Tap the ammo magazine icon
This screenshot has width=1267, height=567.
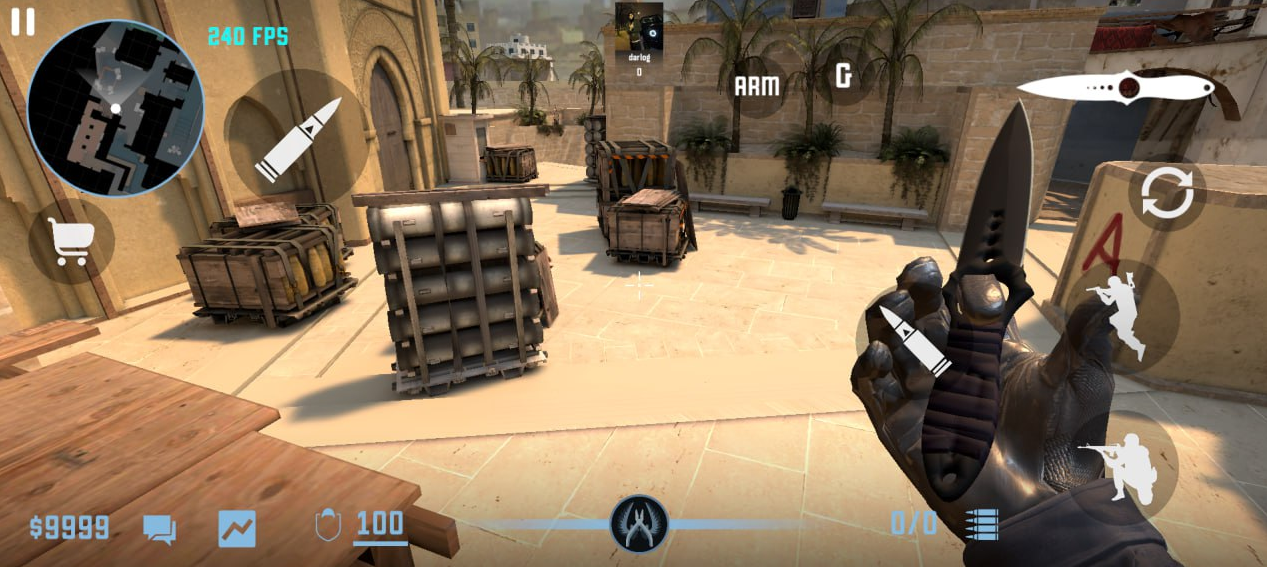click(x=982, y=524)
